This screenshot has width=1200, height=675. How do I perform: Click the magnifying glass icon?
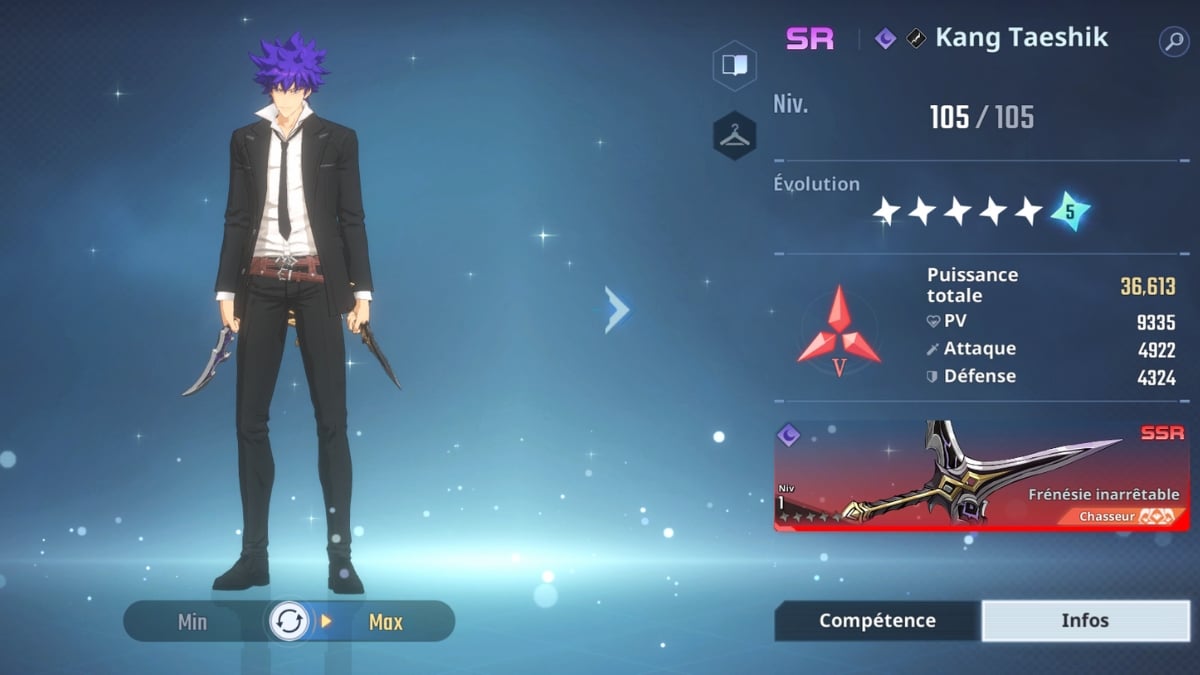(1173, 41)
